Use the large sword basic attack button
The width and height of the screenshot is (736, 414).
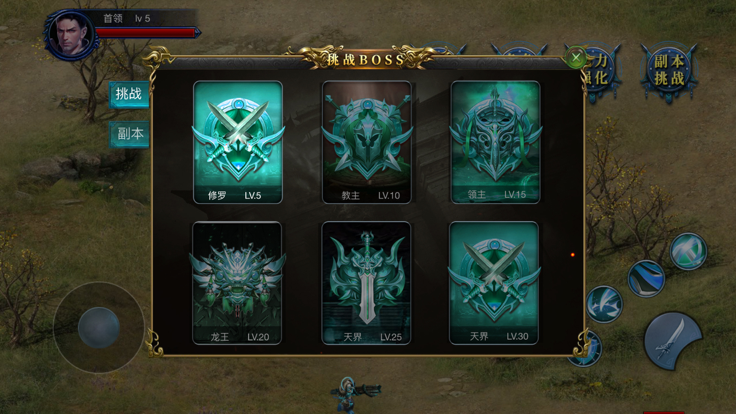(672, 338)
